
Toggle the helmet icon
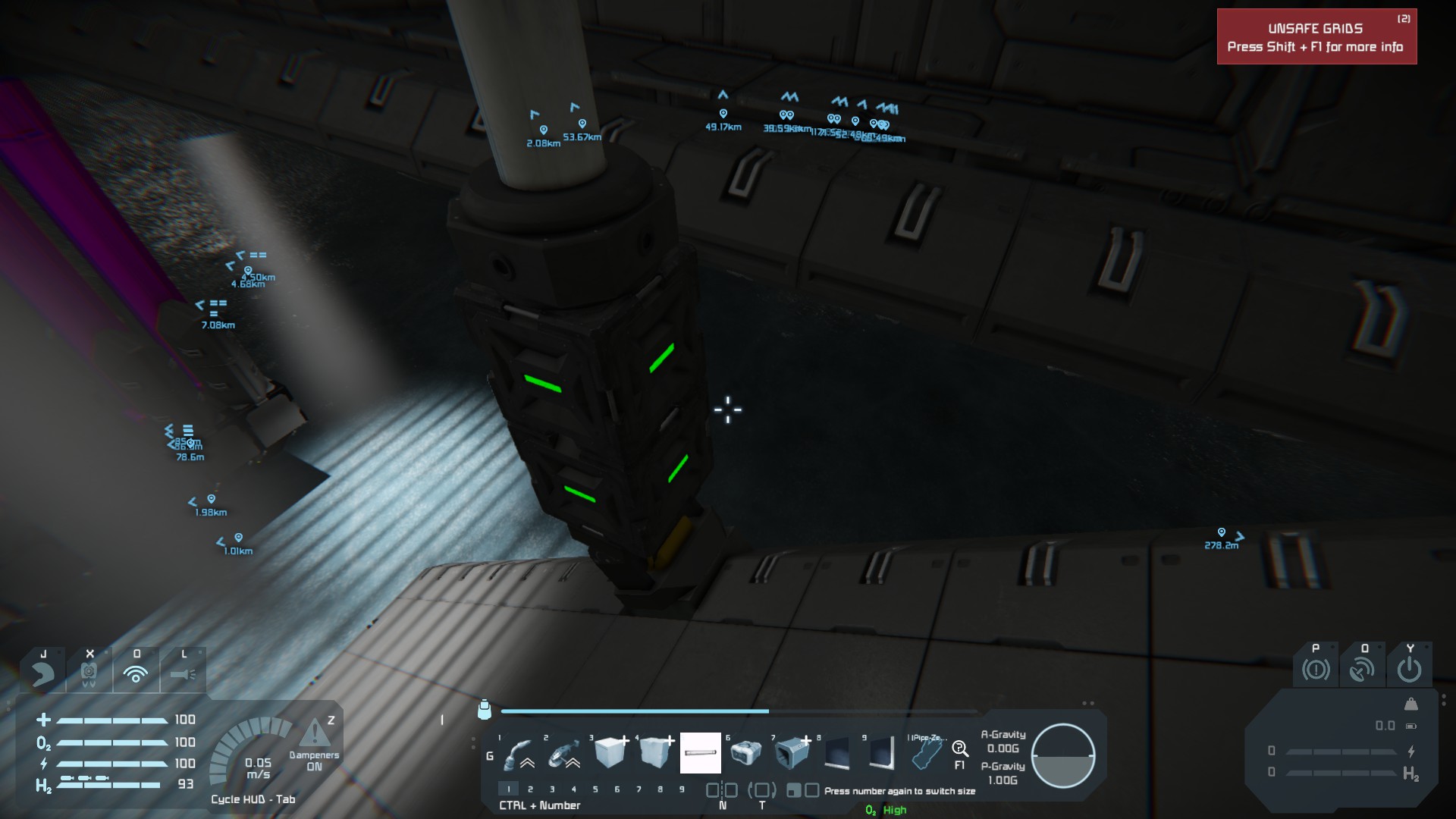click(42, 673)
